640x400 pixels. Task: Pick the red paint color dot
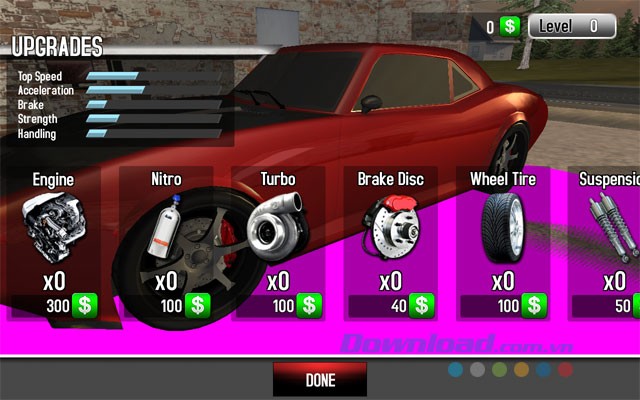563,369
